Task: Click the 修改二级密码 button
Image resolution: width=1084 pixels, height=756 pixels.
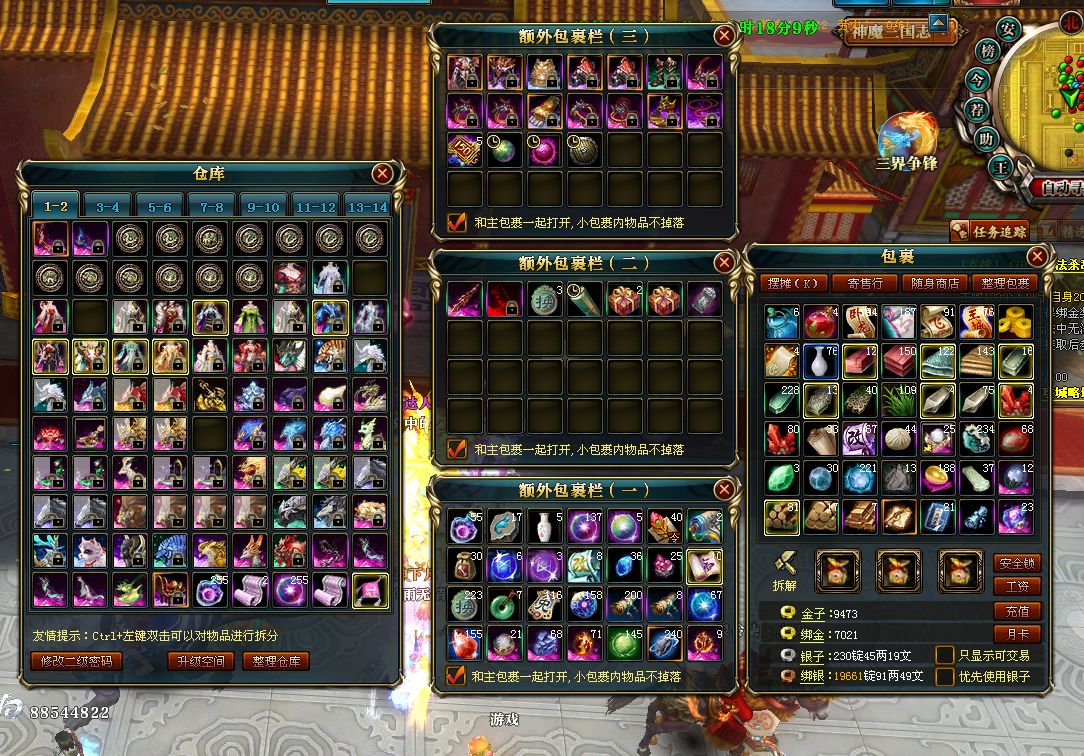Action: coord(77,661)
